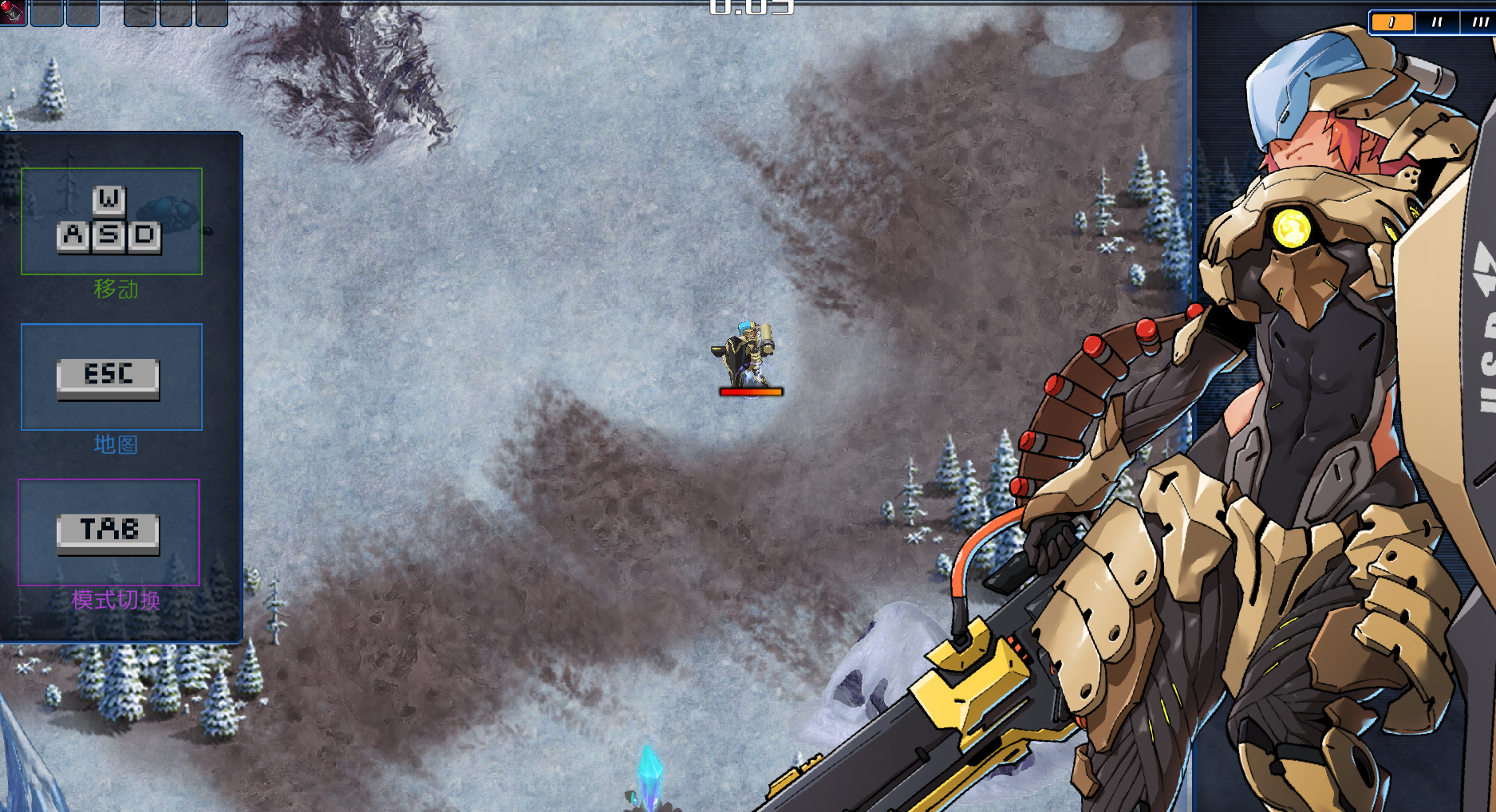Viewport: 1496px width, 812px height.
Task: Select the red canister item slot
Action: [13, 12]
